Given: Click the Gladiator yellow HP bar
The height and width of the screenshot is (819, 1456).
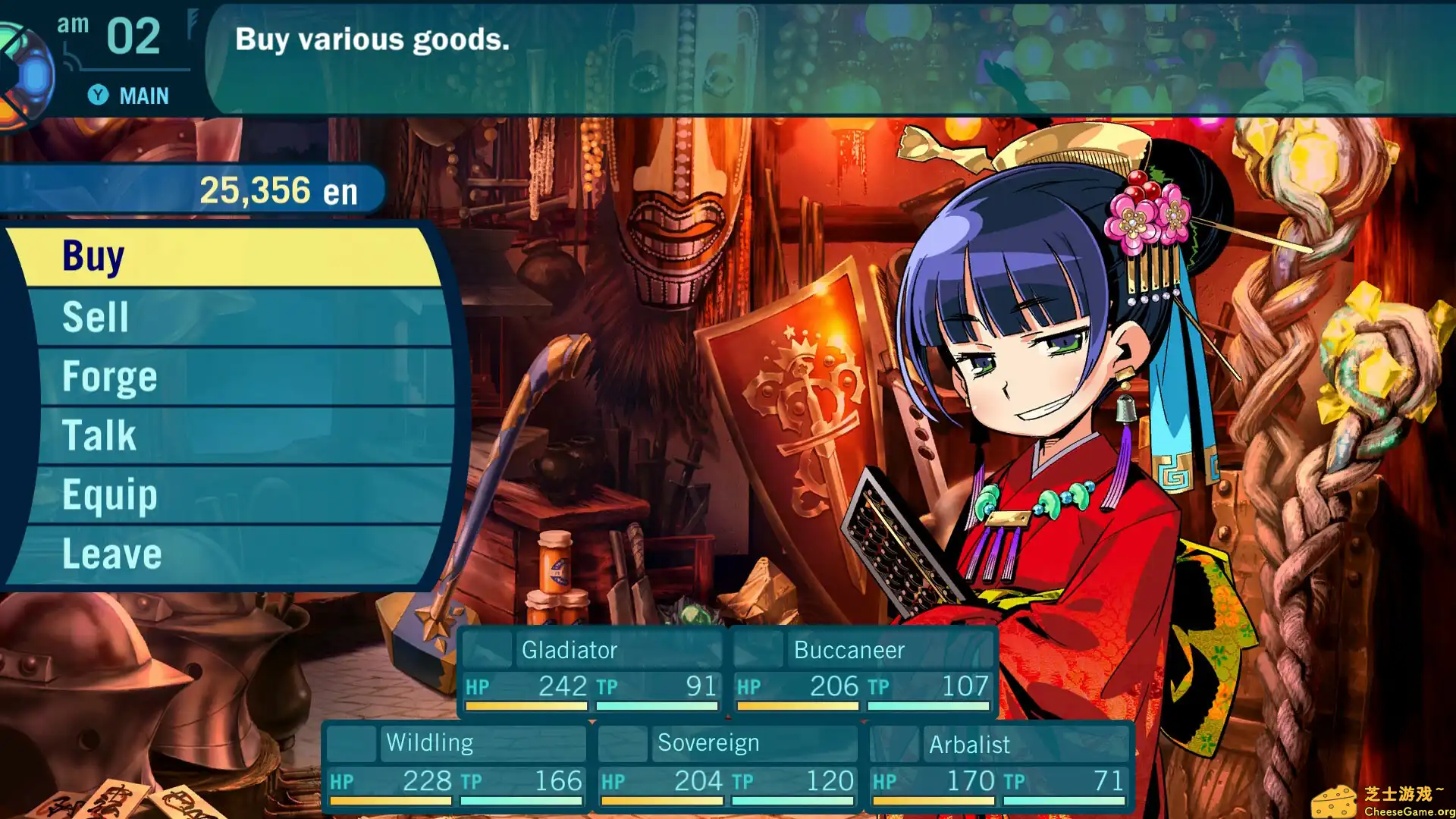Looking at the screenshot, I should [525, 706].
